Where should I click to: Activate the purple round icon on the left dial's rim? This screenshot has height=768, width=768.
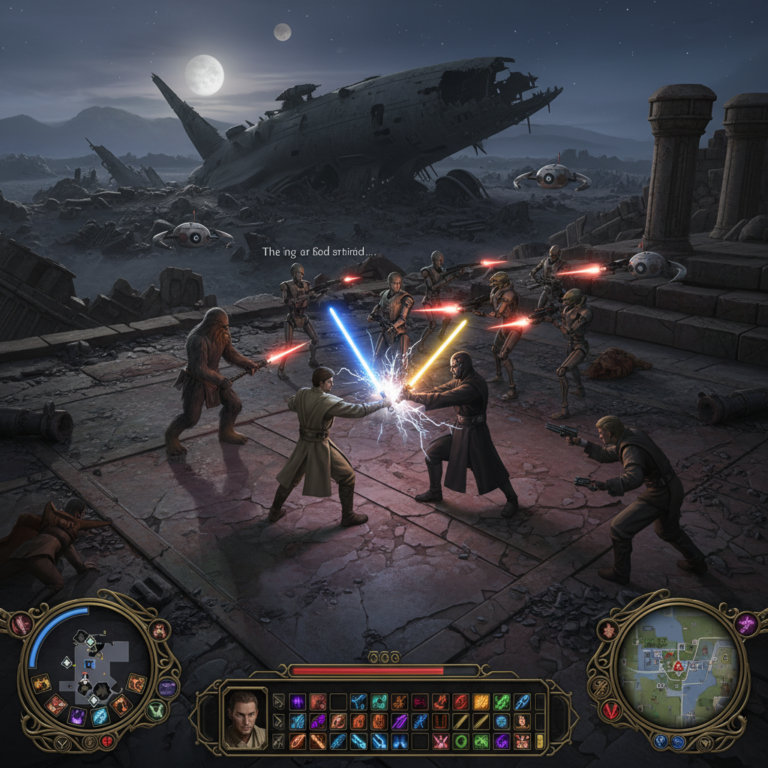(x=167, y=687)
